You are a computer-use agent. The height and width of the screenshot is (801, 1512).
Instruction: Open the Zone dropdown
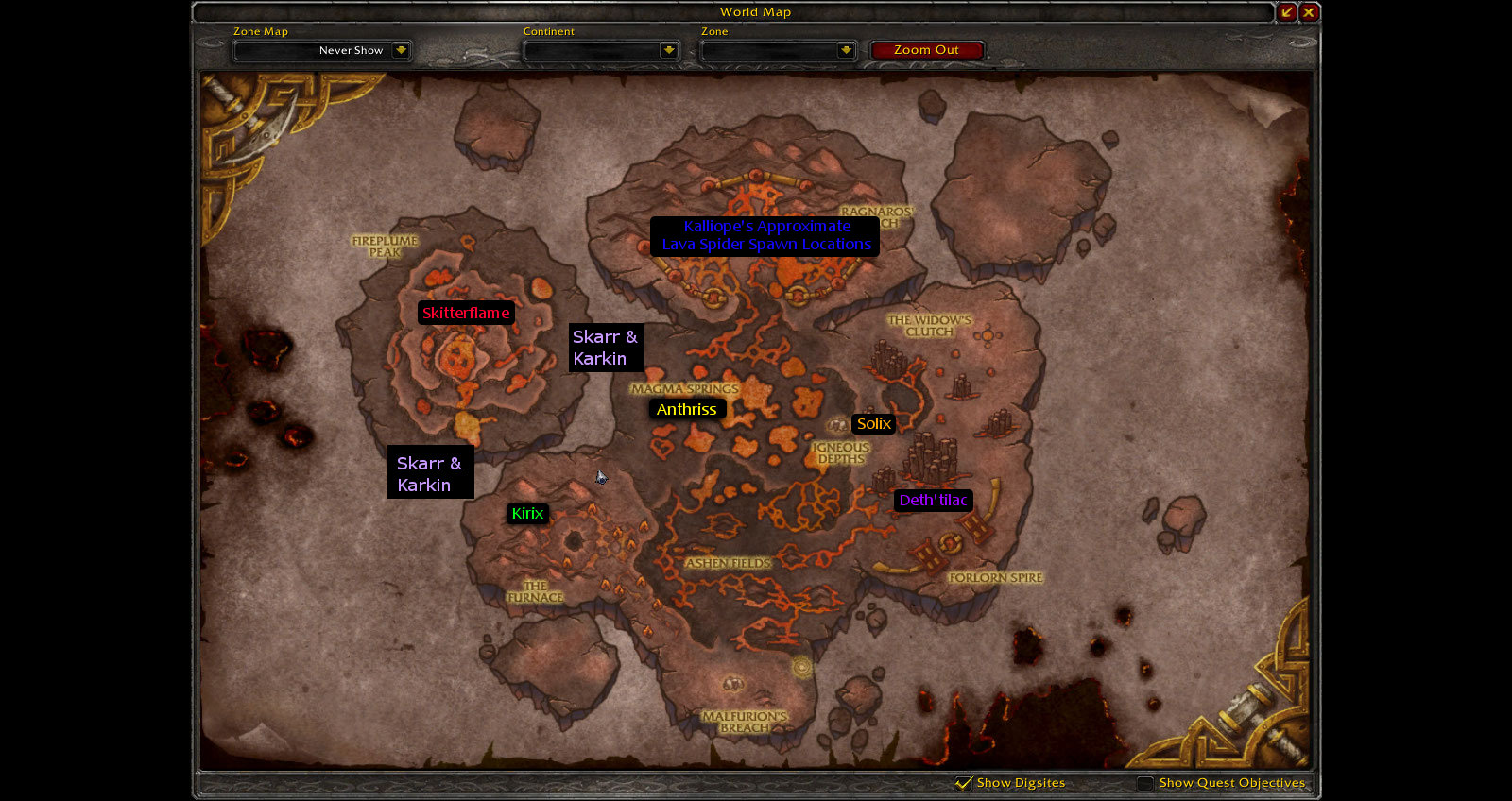point(778,50)
